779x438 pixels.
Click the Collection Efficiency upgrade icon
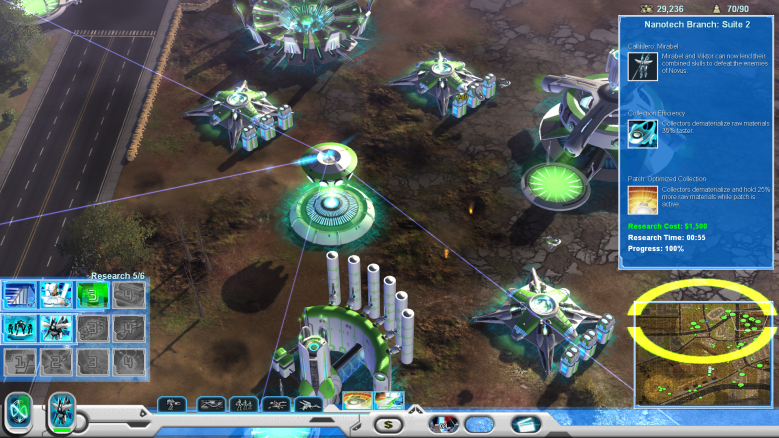641,133
